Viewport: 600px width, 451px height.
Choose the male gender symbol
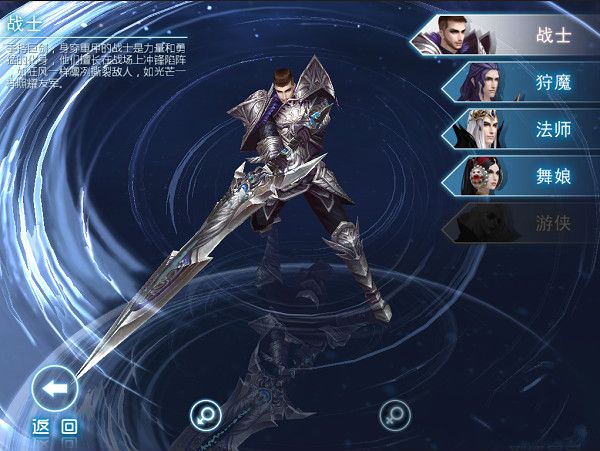[x=206, y=413]
